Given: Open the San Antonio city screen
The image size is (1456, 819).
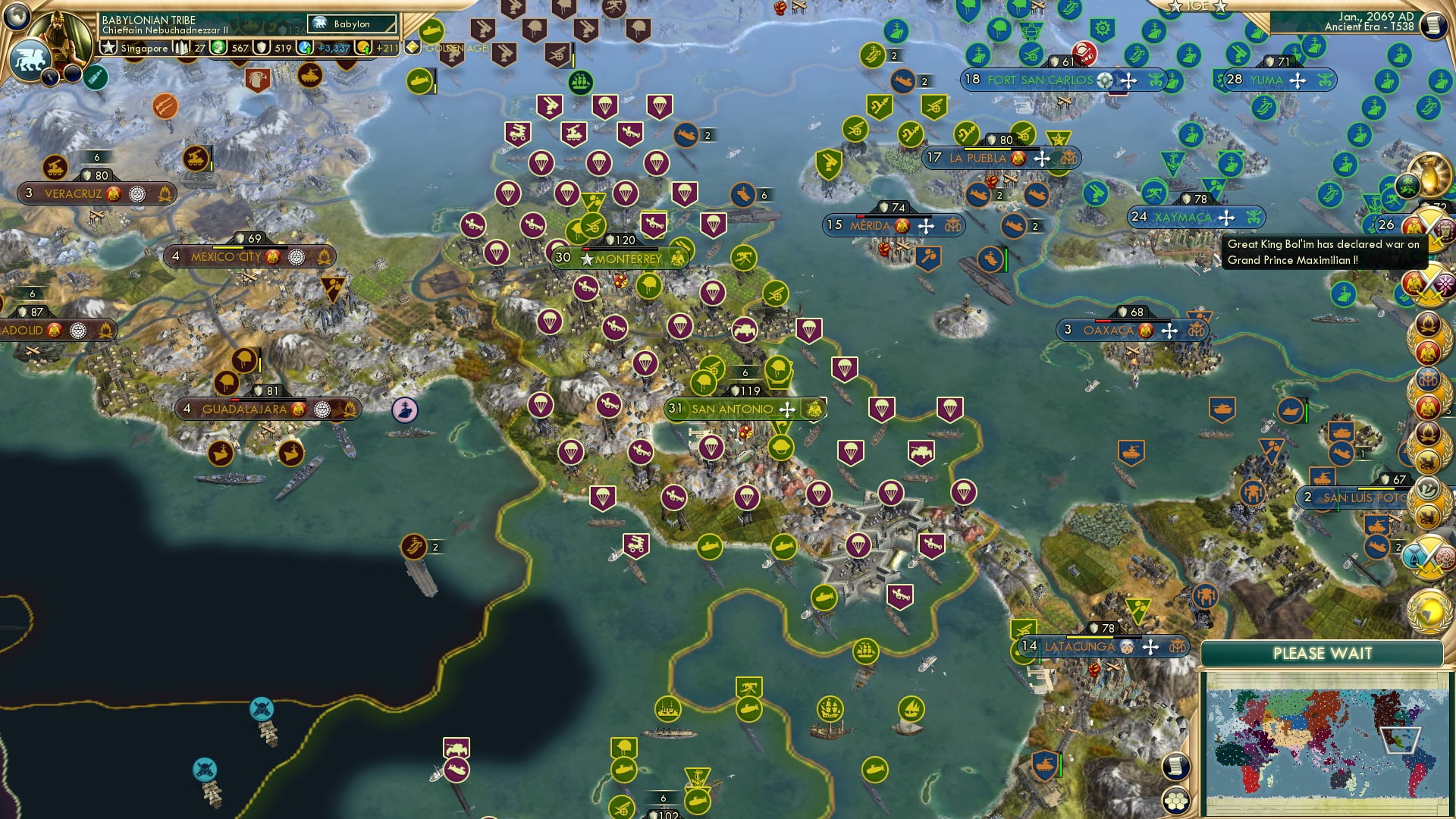Looking at the screenshot, I should [733, 408].
